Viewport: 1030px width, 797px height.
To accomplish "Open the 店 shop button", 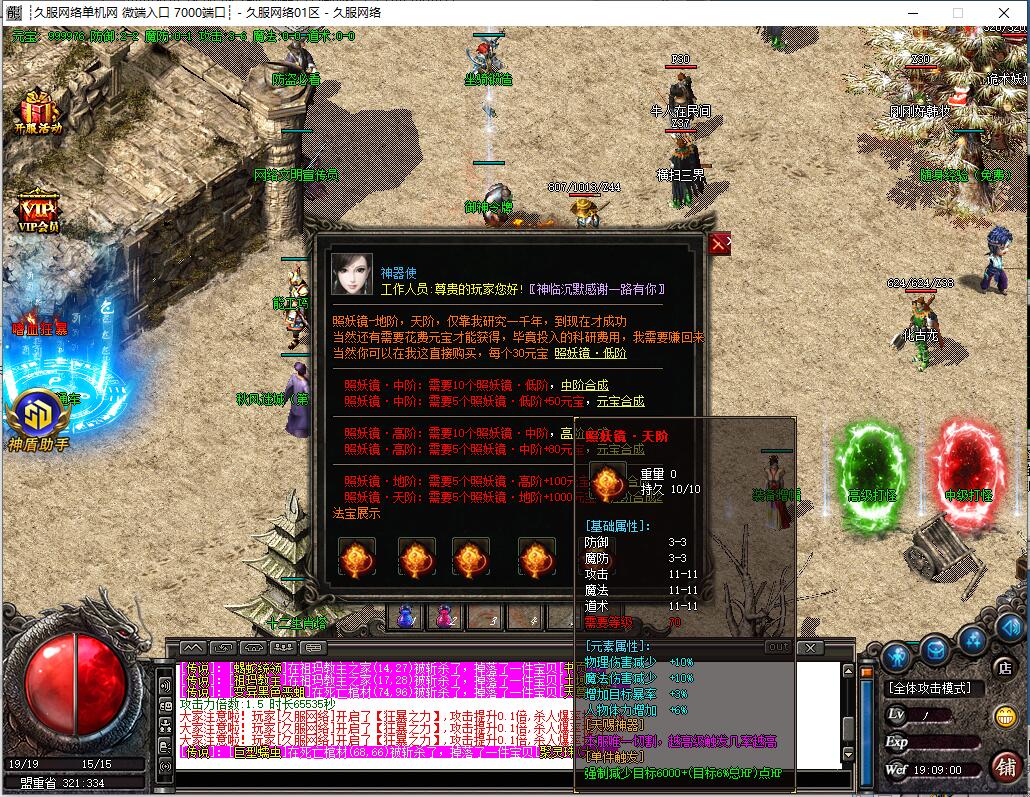I will 1004,667.
